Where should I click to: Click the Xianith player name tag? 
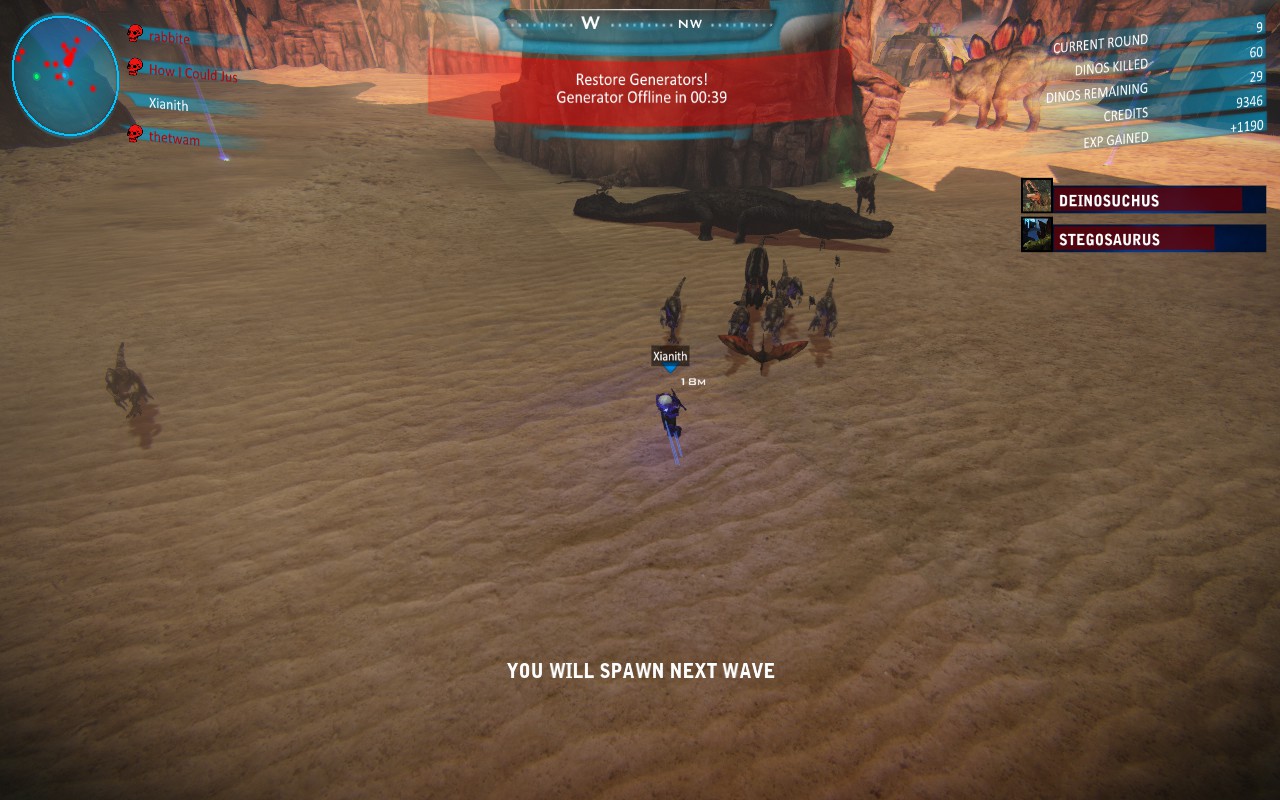pos(670,356)
